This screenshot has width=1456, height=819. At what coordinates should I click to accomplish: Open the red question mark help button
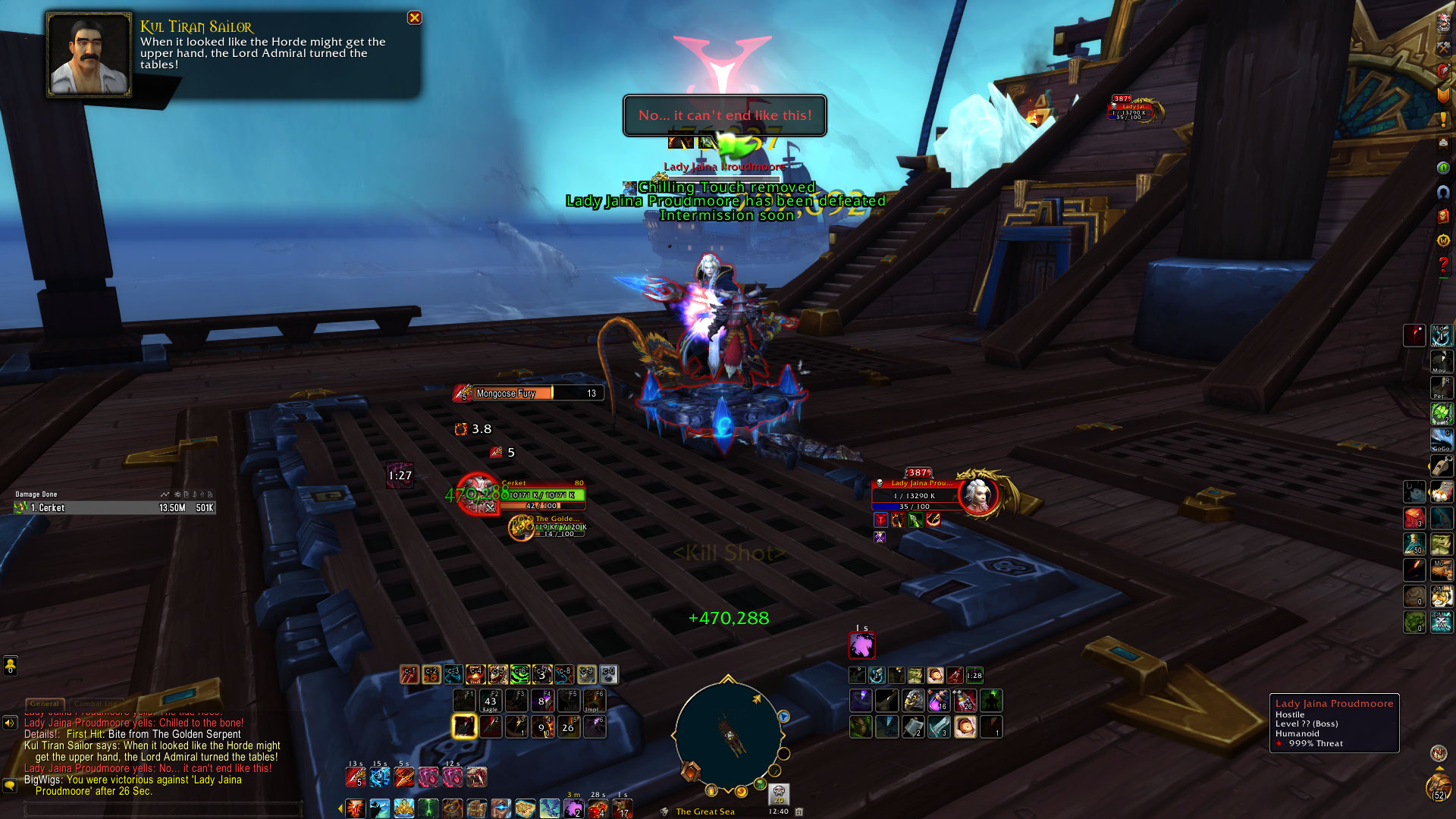tap(1443, 264)
